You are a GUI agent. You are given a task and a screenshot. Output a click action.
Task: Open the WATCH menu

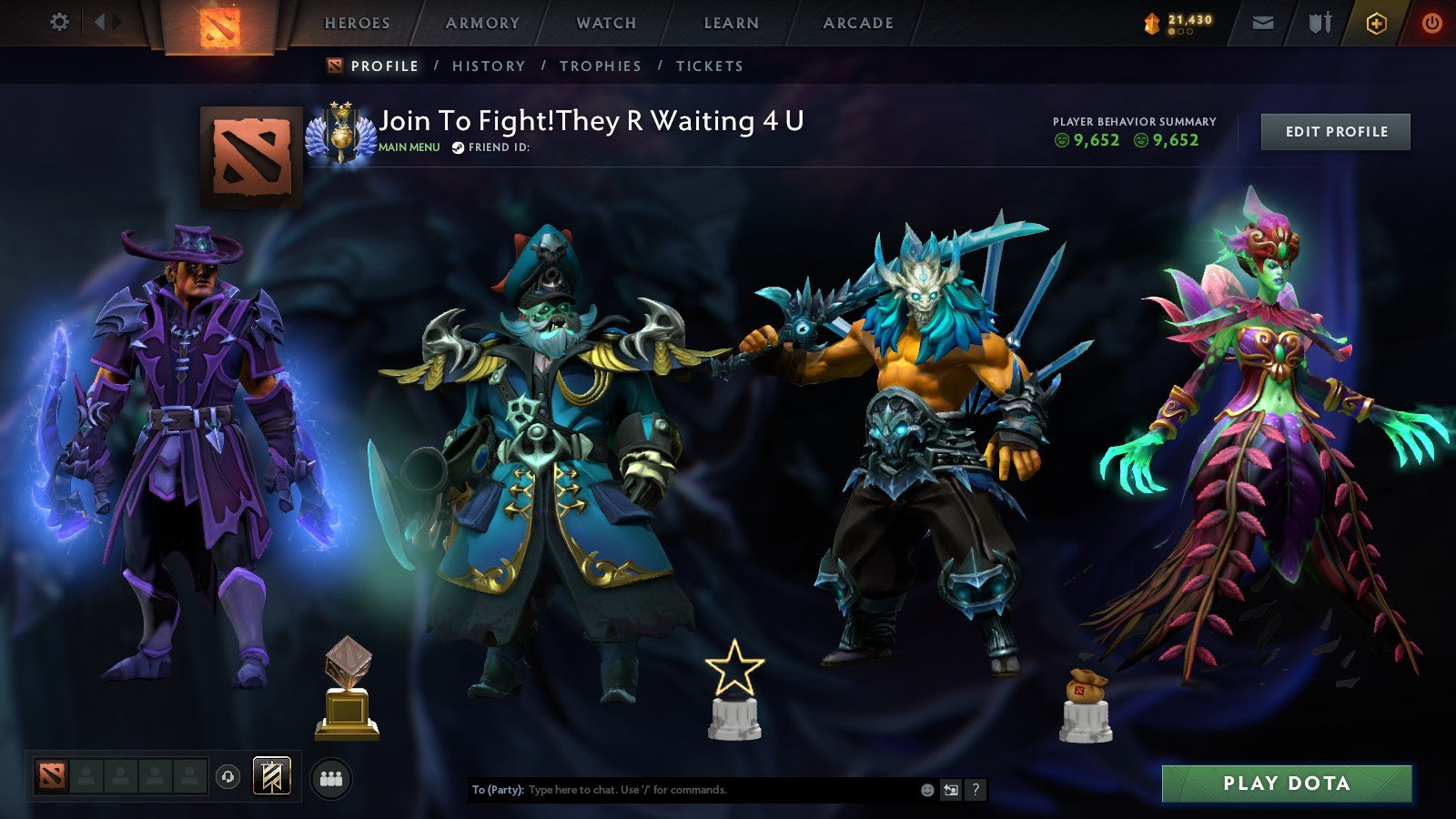point(605,23)
